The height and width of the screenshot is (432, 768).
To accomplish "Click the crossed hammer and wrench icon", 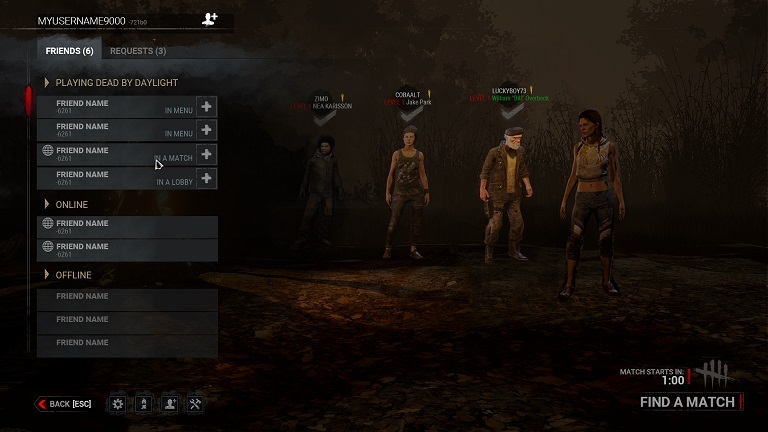I will point(196,404).
